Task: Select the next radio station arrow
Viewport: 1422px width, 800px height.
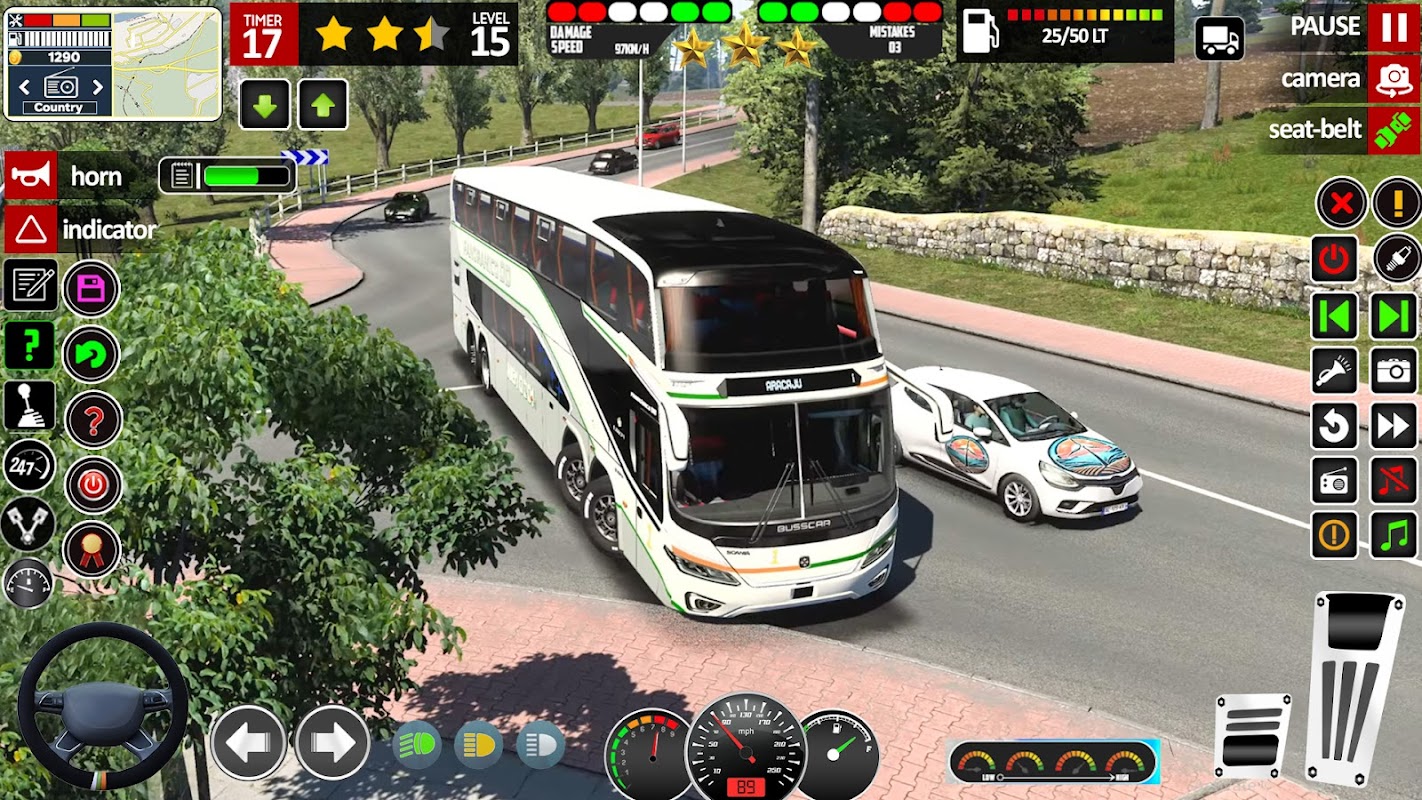Action: [98, 86]
